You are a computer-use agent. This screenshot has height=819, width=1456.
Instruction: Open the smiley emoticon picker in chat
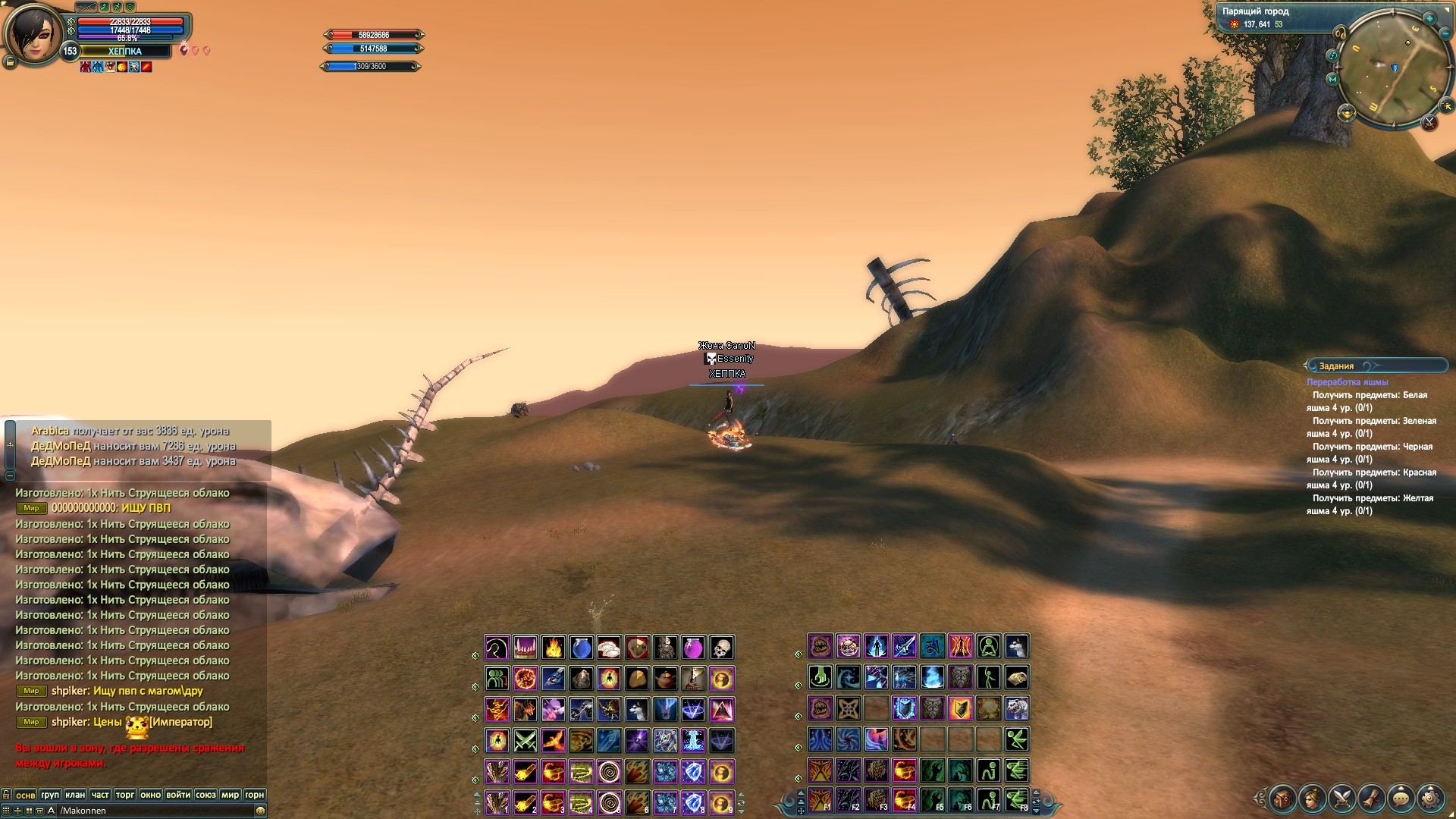(x=260, y=811)
